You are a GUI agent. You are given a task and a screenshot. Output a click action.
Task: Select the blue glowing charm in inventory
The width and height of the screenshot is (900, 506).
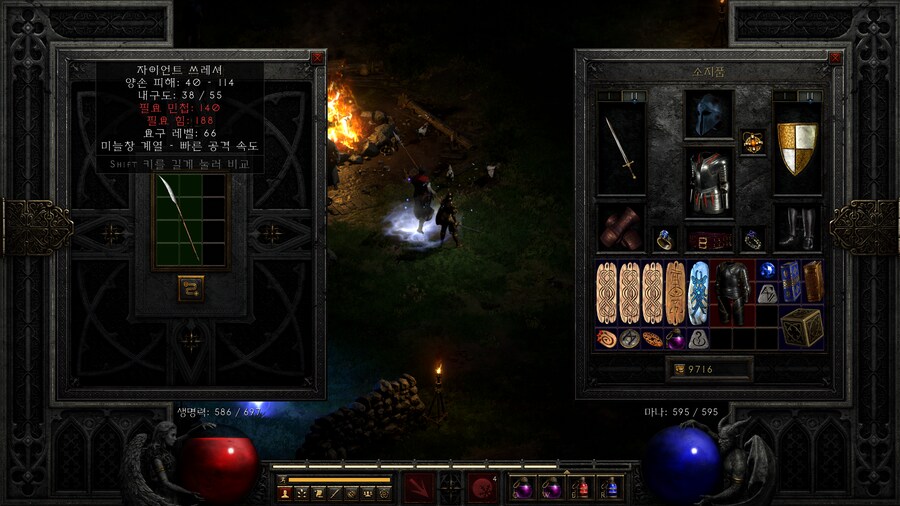(x=698, y=292)
